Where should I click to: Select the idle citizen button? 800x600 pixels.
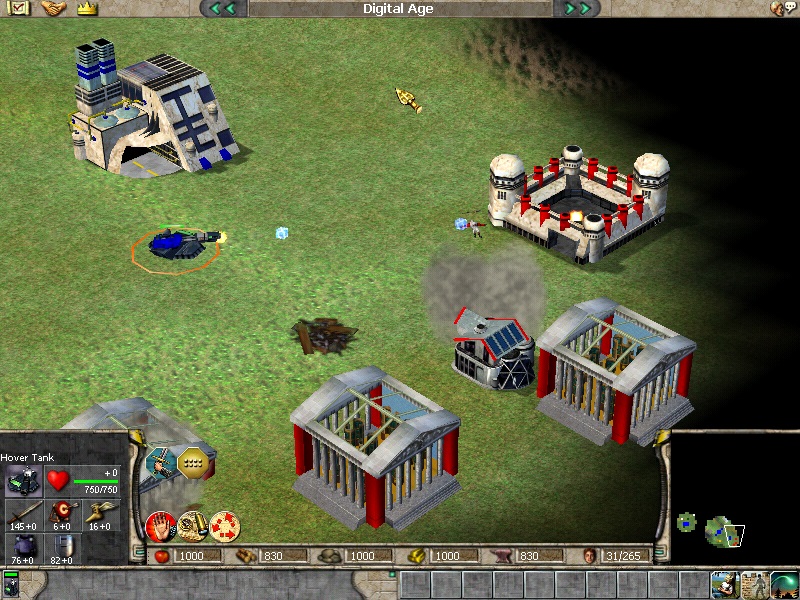724,584
